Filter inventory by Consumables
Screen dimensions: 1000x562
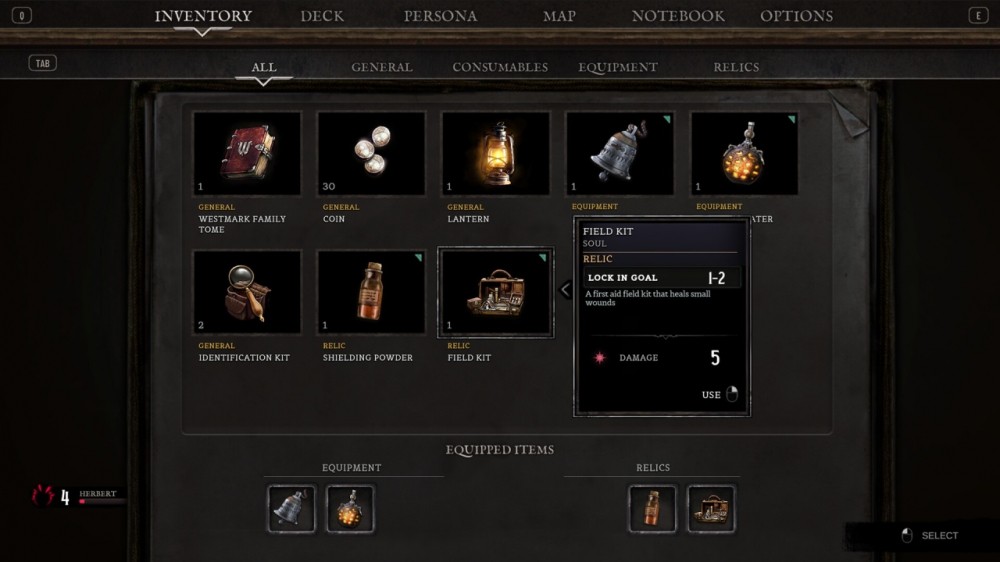[x=500, y=67]
